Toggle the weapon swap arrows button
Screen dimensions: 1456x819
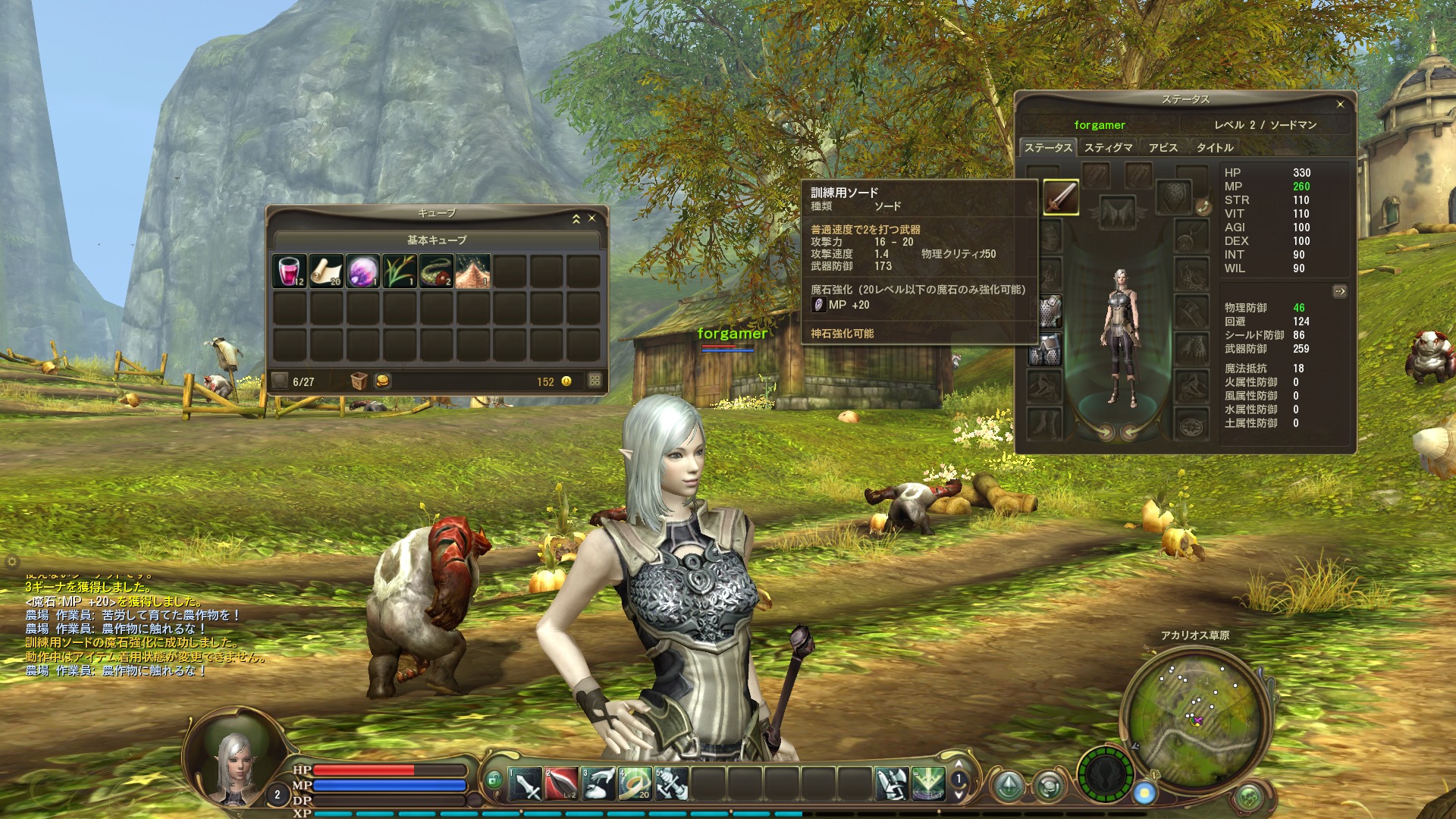point(1202,207)
